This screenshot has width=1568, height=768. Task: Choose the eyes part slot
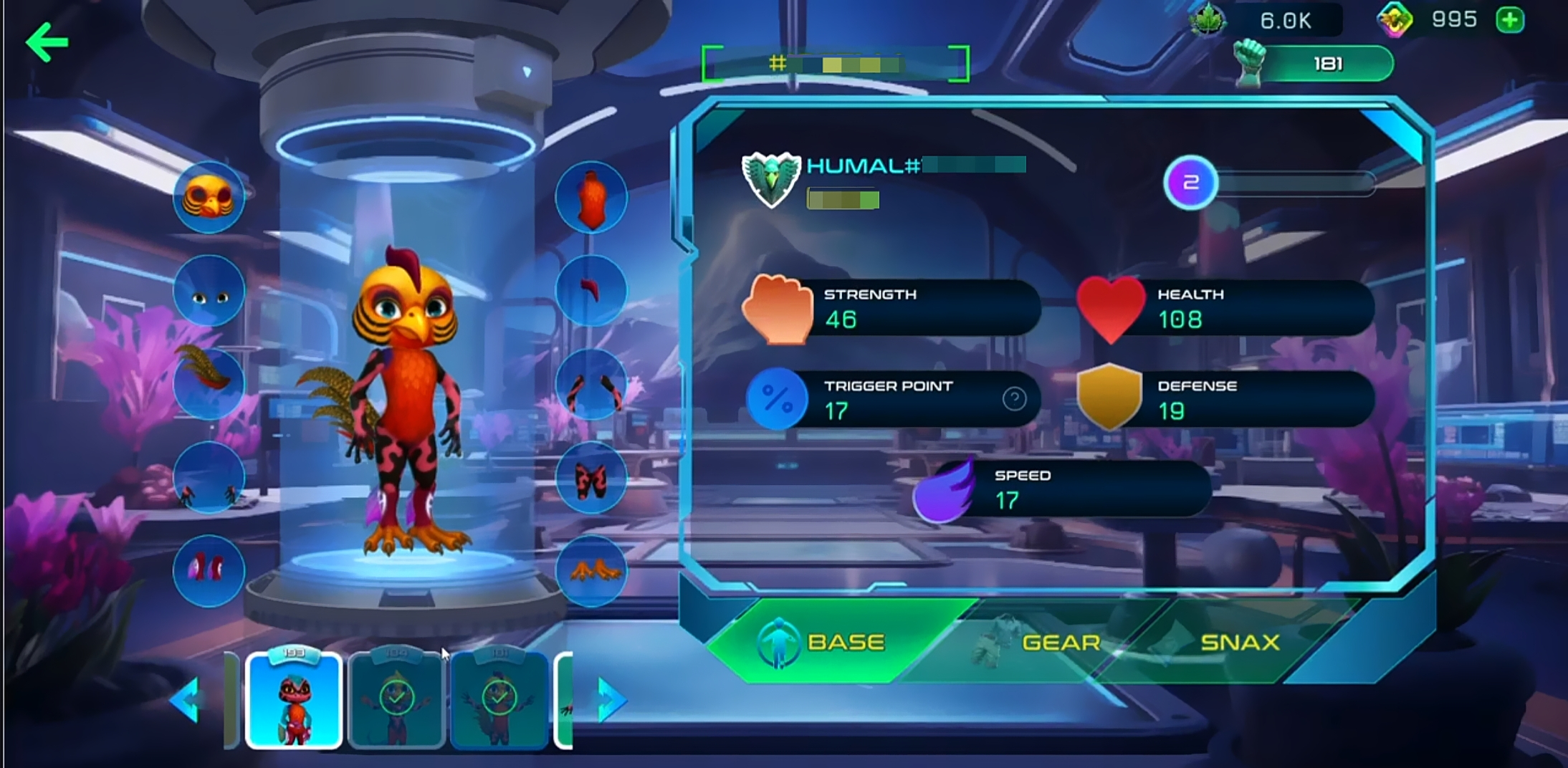tap(209, 292)
